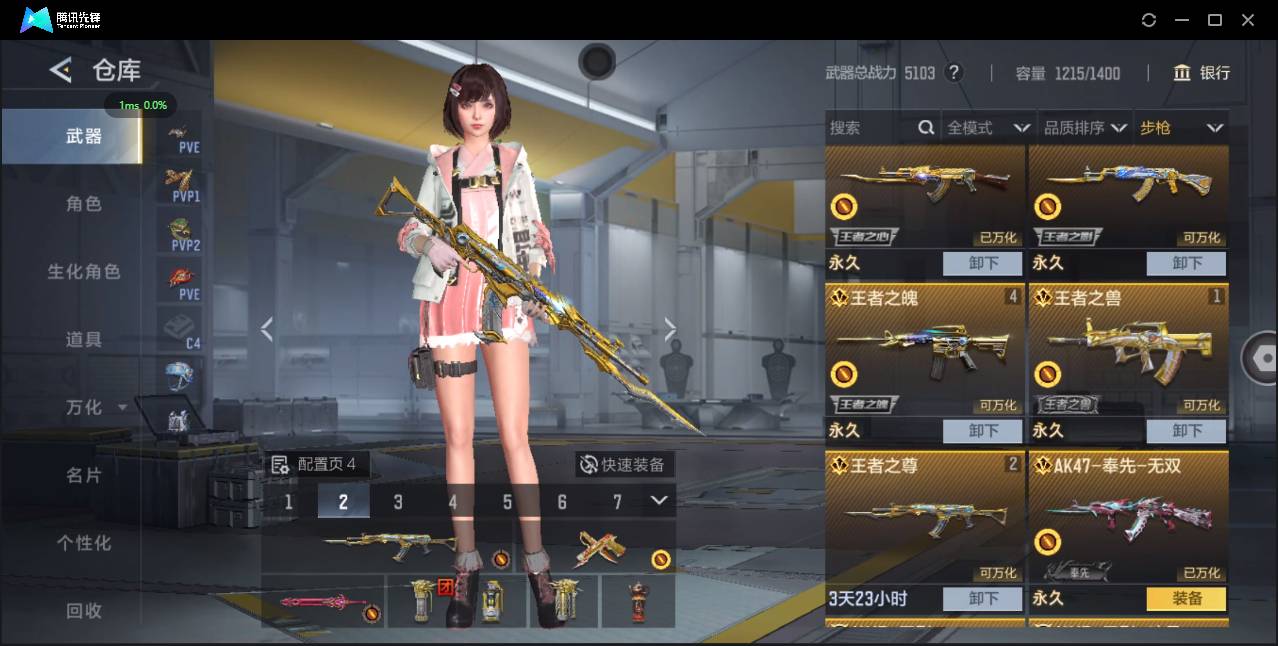
Task: Open the 回收 section
Action: pos(84,610)
